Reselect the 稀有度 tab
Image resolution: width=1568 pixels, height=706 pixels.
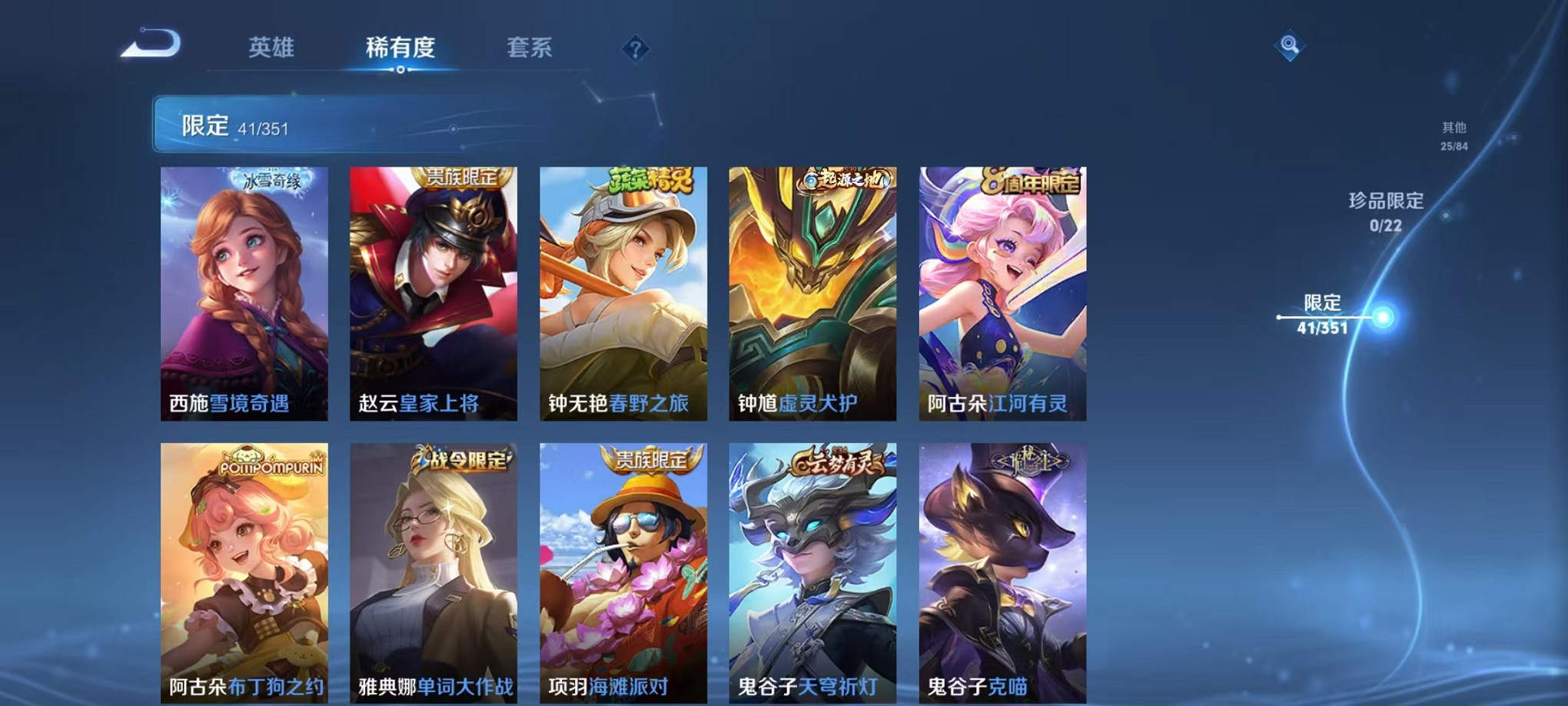point(401,48)
